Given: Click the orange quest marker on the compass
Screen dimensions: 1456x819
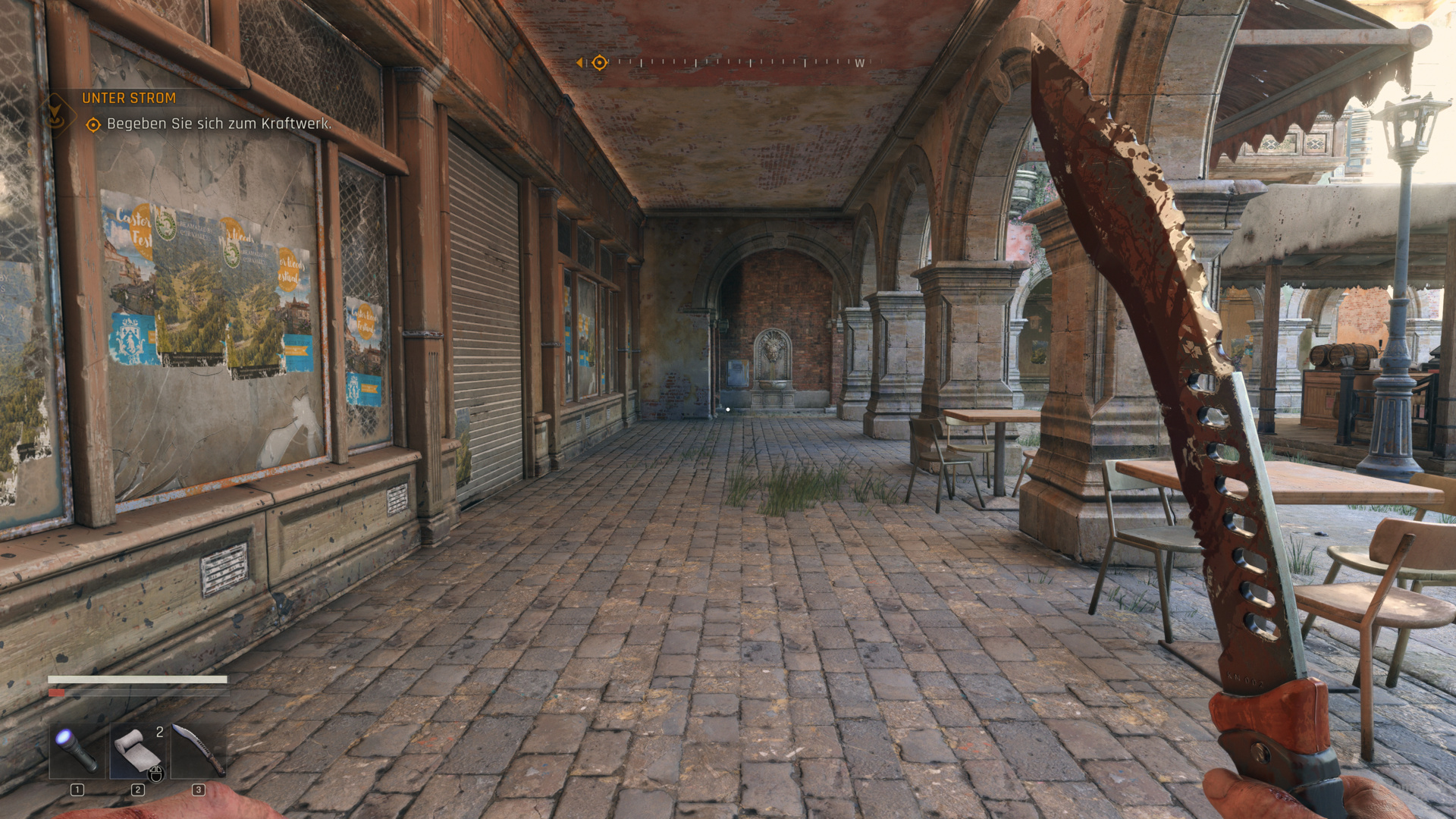Looking at the screenshot, I should pos(599,62).
